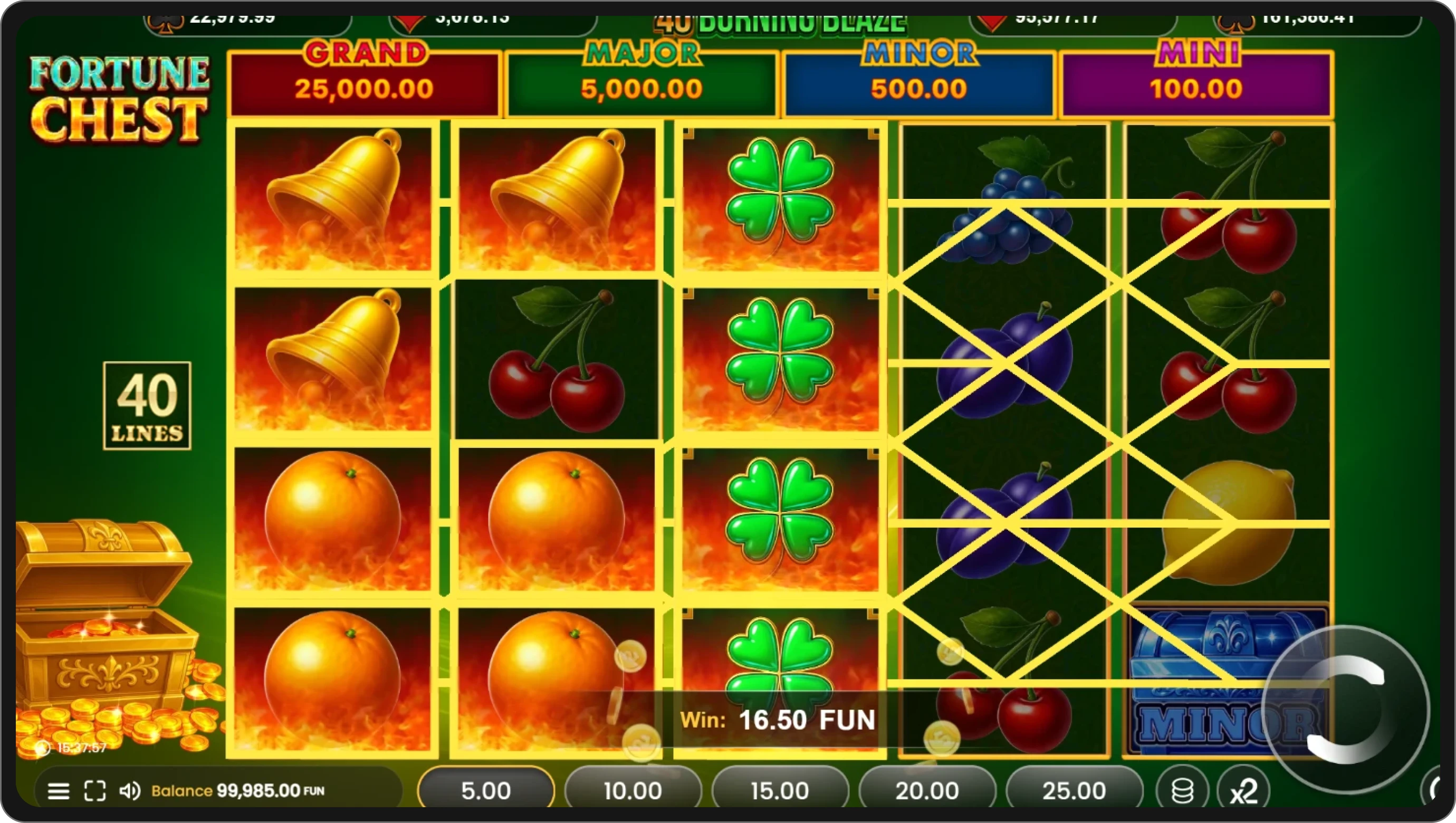
Task: Click the Win 16.50 FUN display
Action: [778, 720]
